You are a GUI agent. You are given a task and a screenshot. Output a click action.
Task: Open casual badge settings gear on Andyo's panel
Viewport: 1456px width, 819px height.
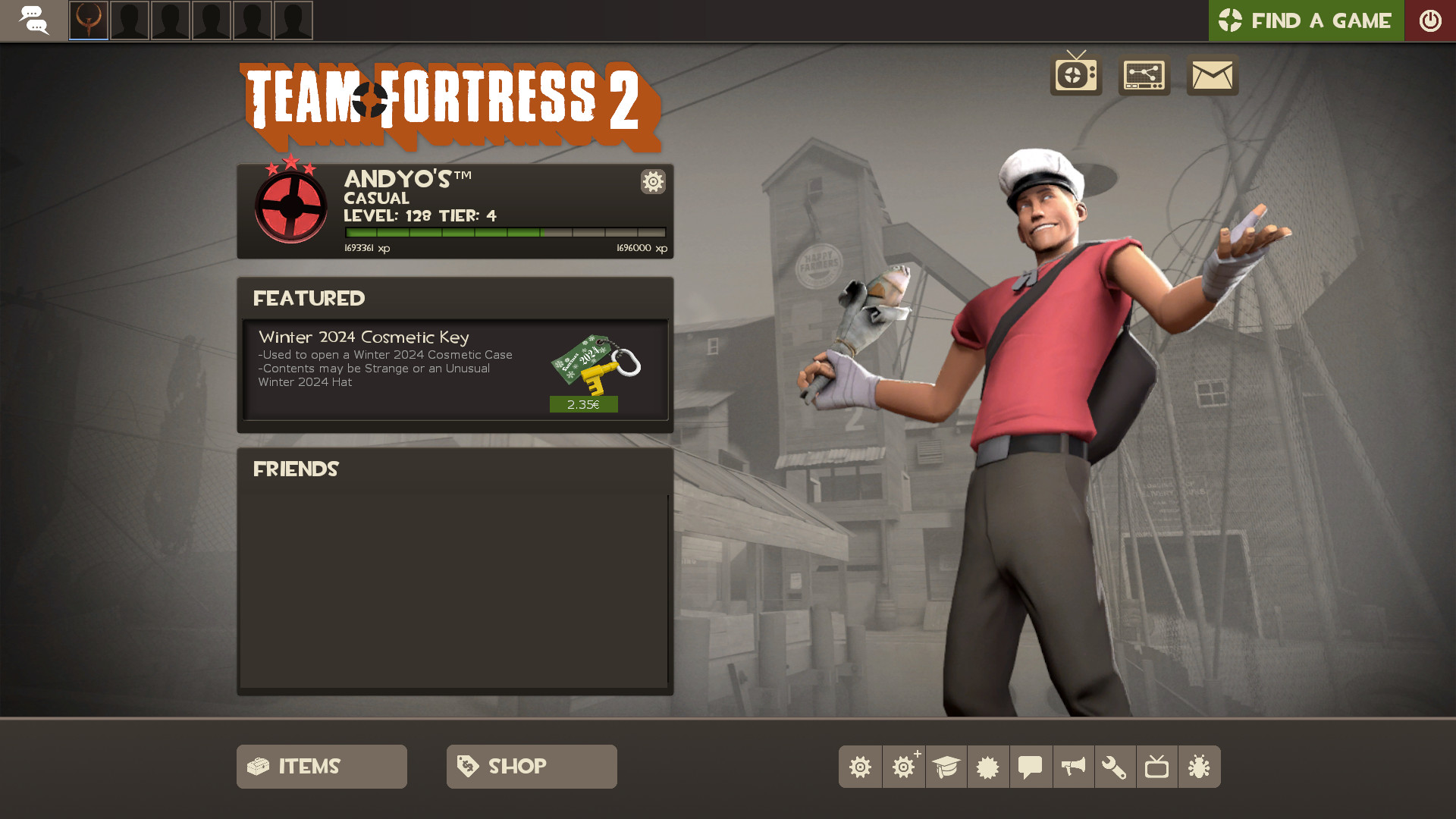(x=652, y=182)
